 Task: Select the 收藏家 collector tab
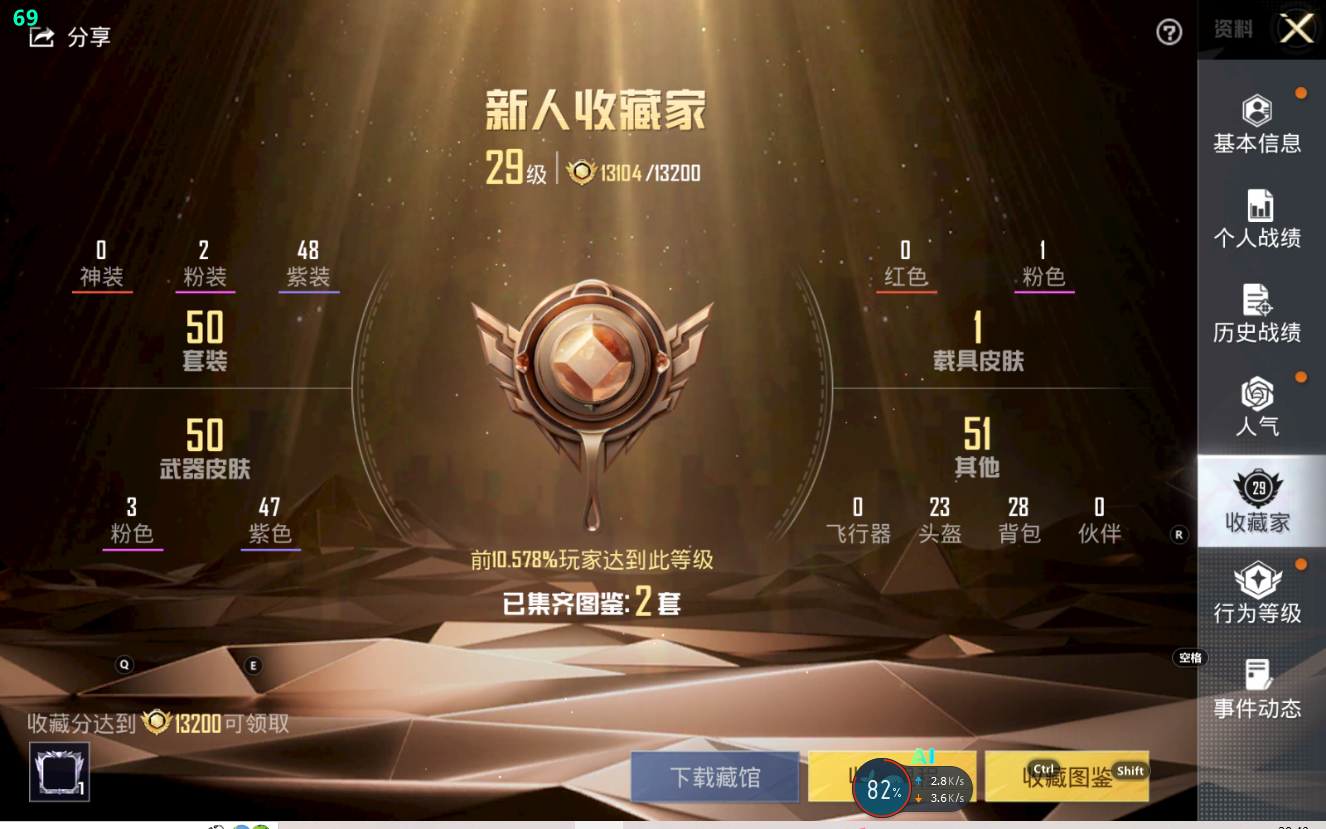(x=1257, y=502)
